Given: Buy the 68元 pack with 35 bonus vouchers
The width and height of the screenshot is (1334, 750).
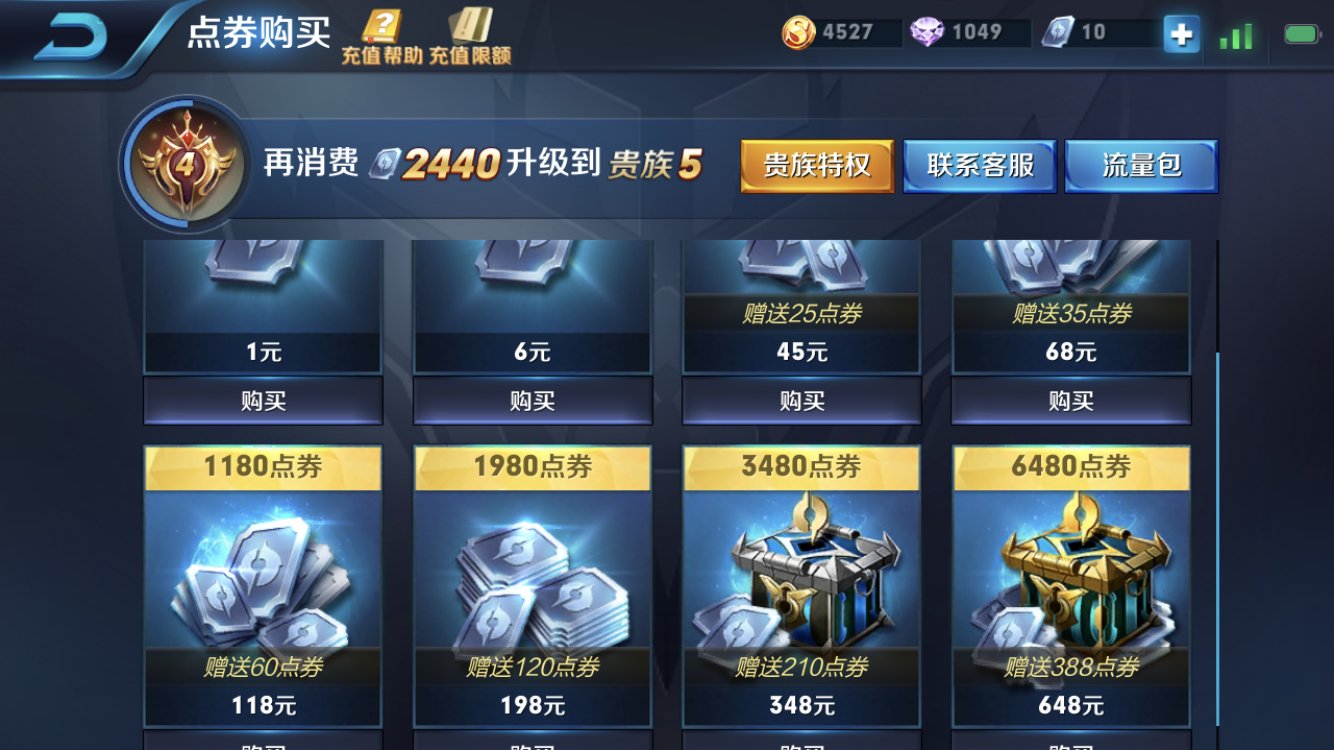Looking at the screenshot, I should tap(1073, 400).
